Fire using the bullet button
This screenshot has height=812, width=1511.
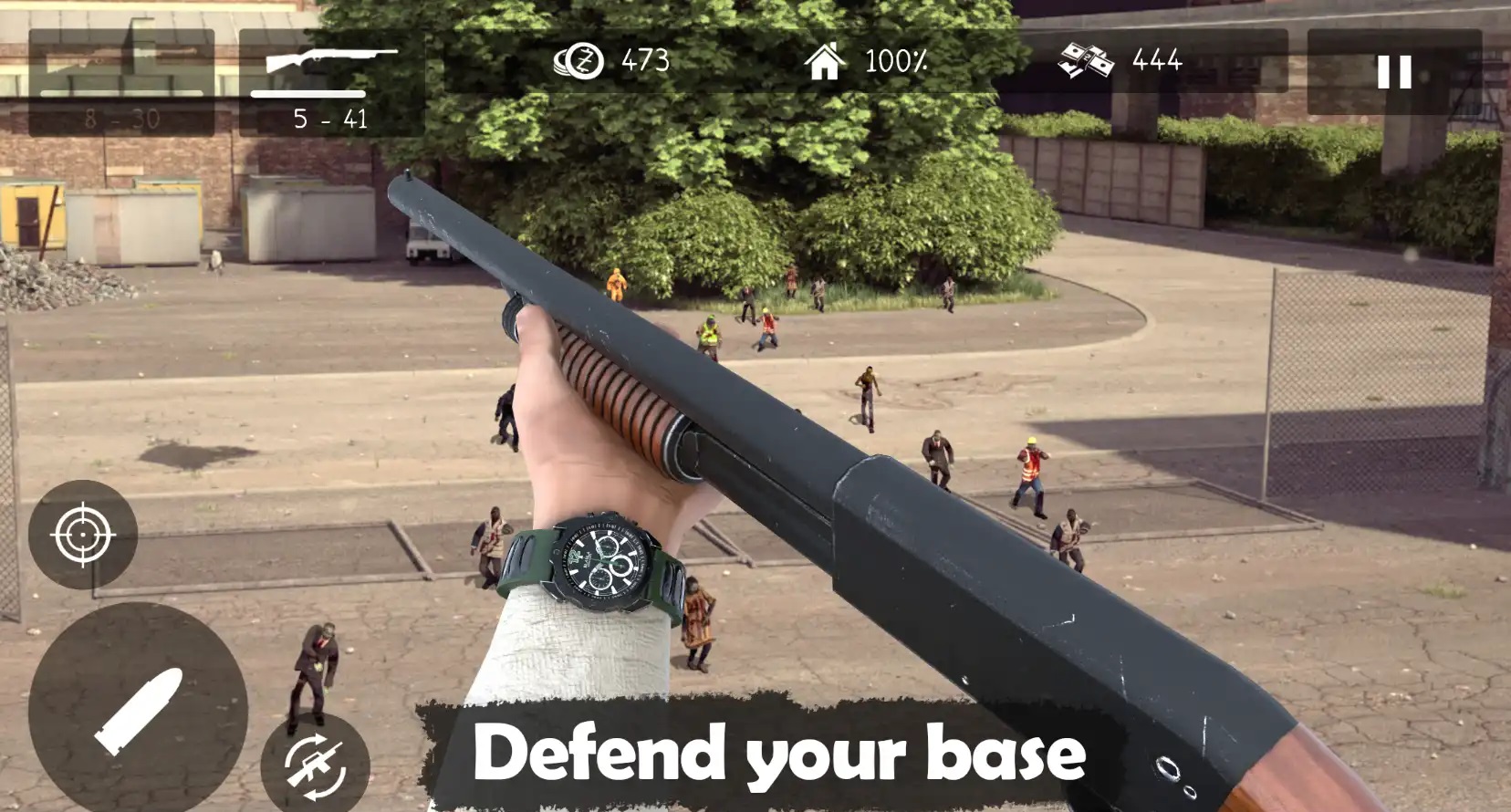click(138, 710)
